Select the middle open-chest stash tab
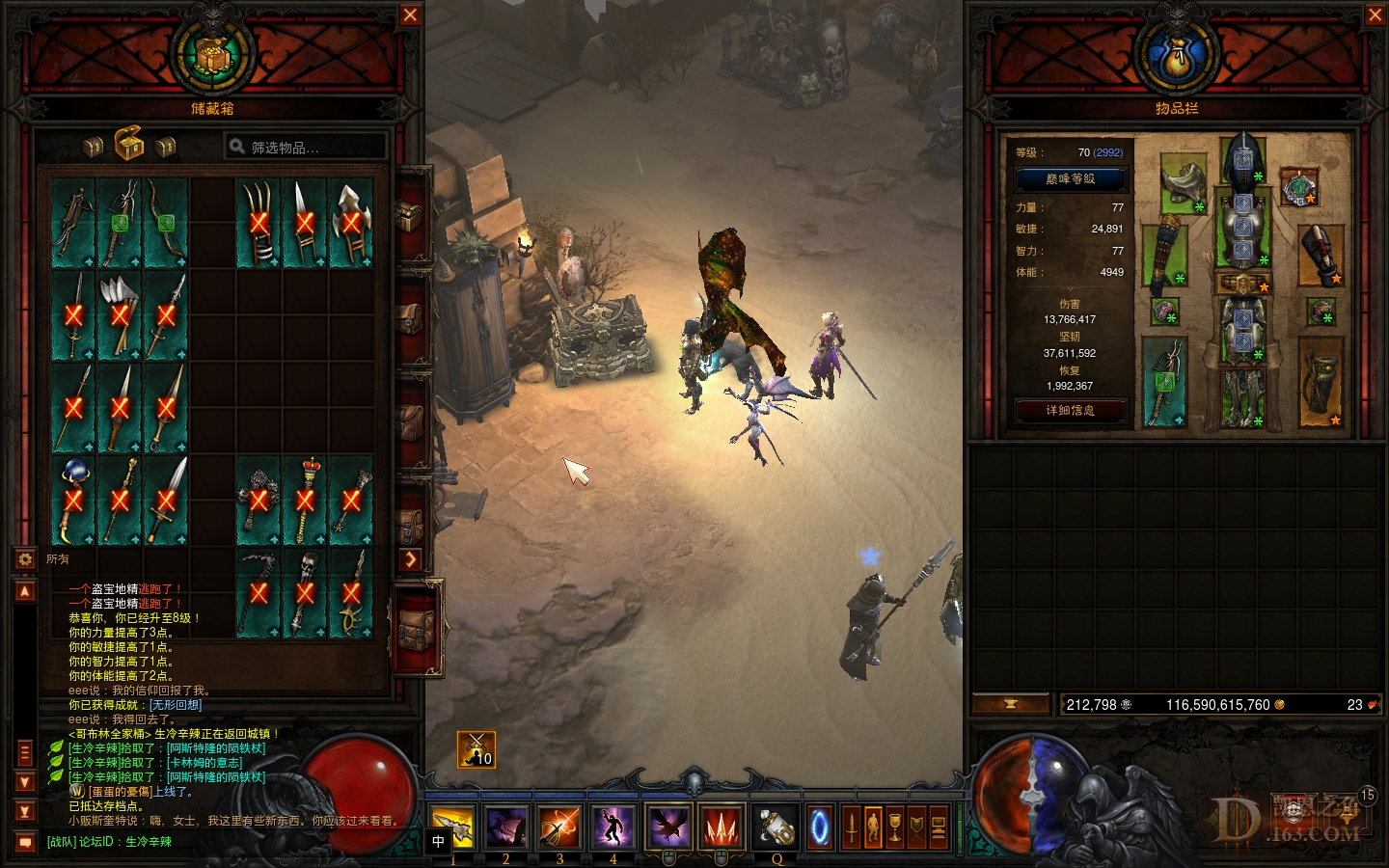1389x868 pixels. tap(129, 146)
